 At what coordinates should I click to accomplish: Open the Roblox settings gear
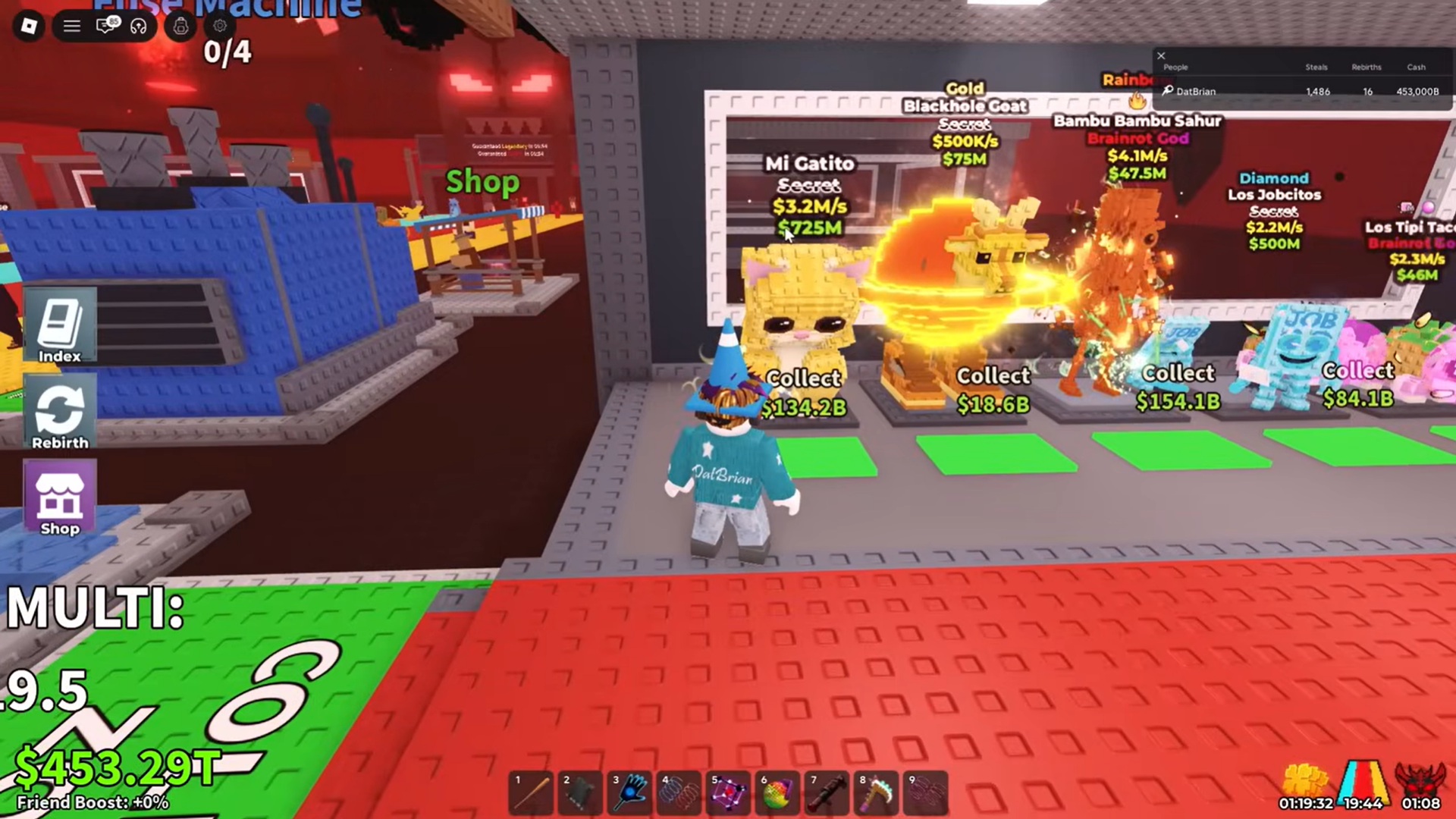pos(219,26)
